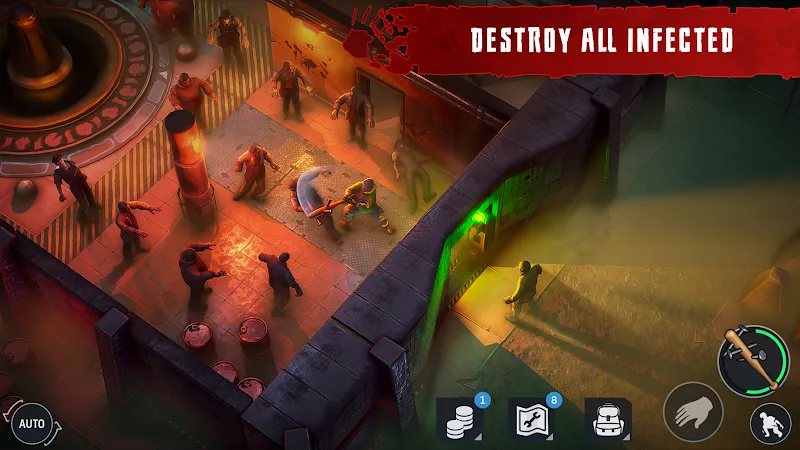
Task: Open the coin stack resources icon
Action: pyautogui.click(x=461, y=421)
